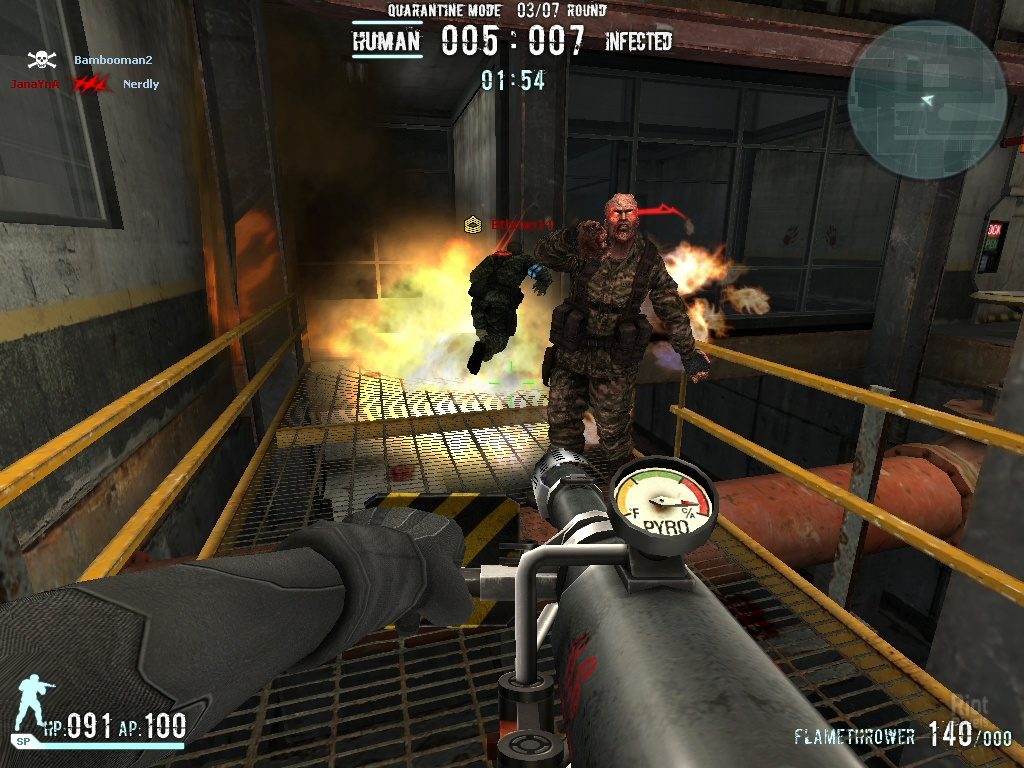
Task: Select the Nerdly kill feed entry
Action: (140, 85)
